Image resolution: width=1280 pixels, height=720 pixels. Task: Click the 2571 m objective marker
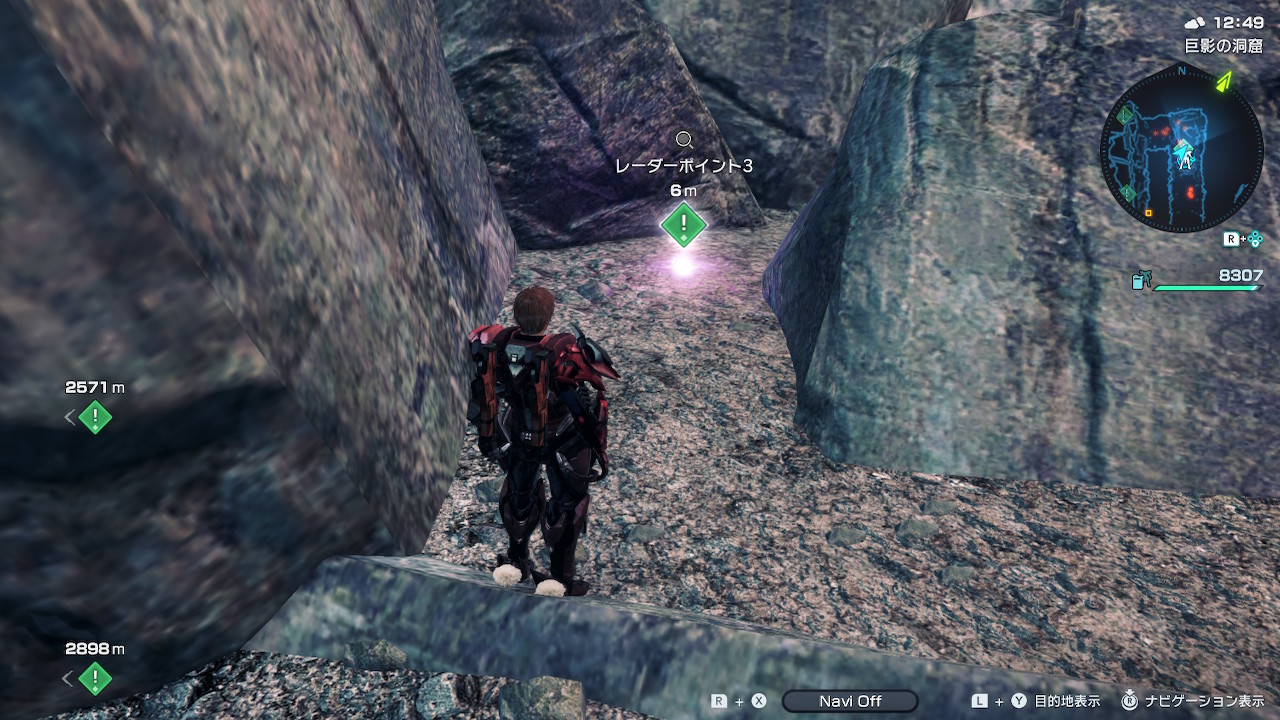[95, 416]
